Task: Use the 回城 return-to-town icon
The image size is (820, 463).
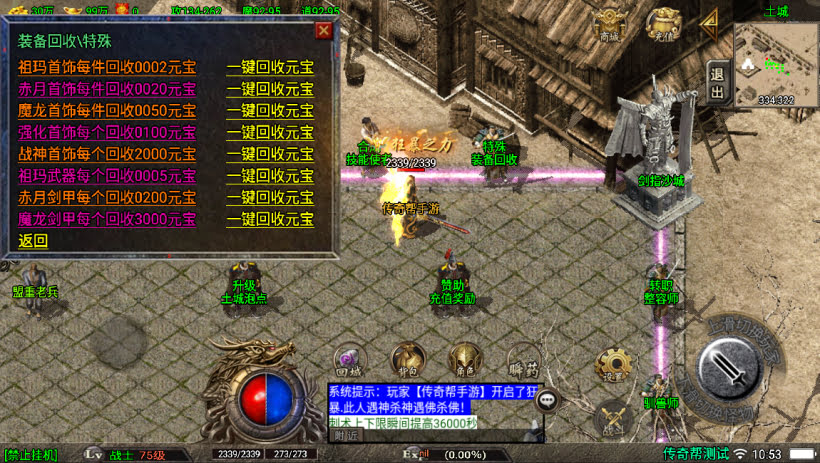Action: coord(349,359)
